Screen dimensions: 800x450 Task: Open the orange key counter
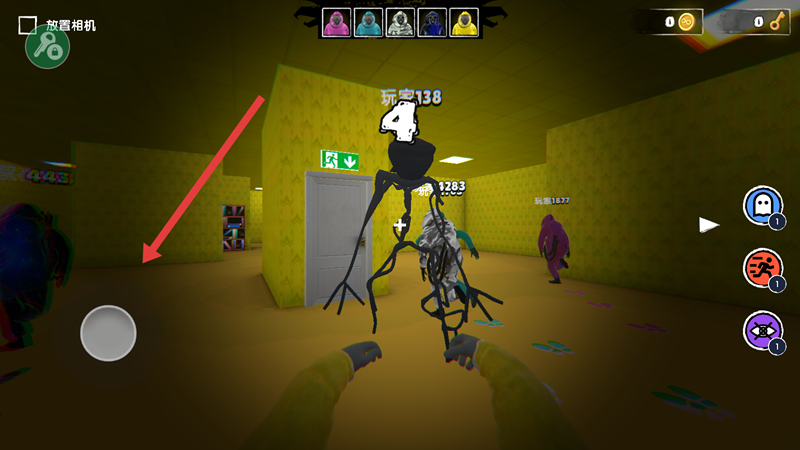tap(765, 22)
